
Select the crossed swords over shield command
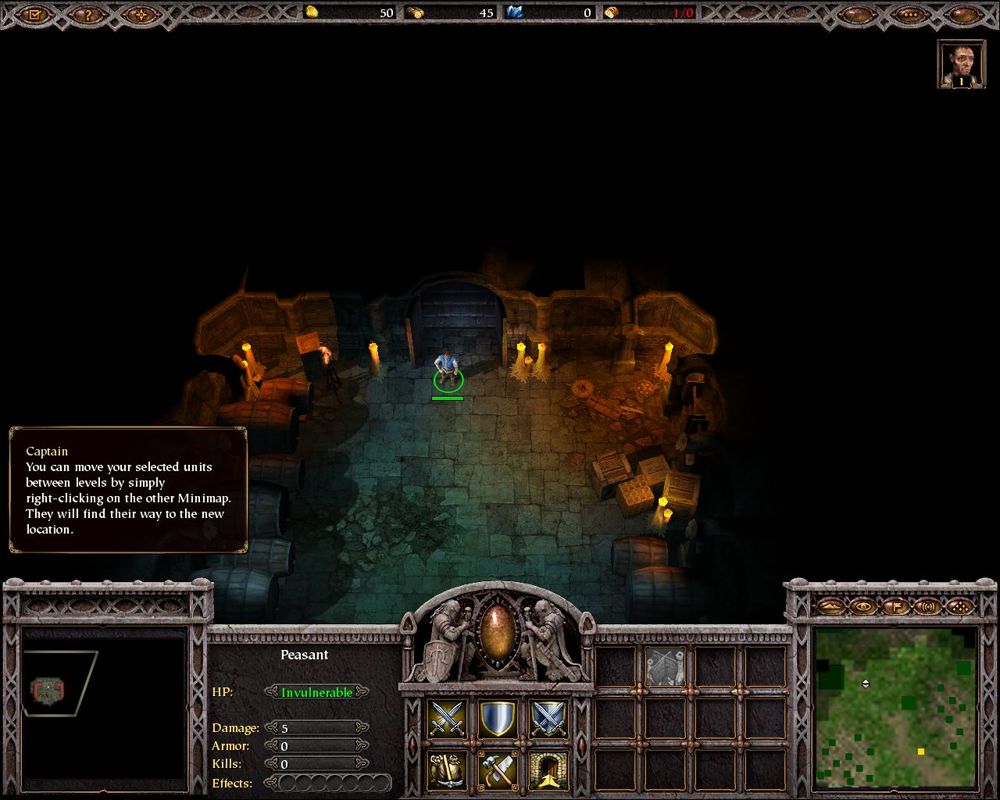(x=548, y=718)
